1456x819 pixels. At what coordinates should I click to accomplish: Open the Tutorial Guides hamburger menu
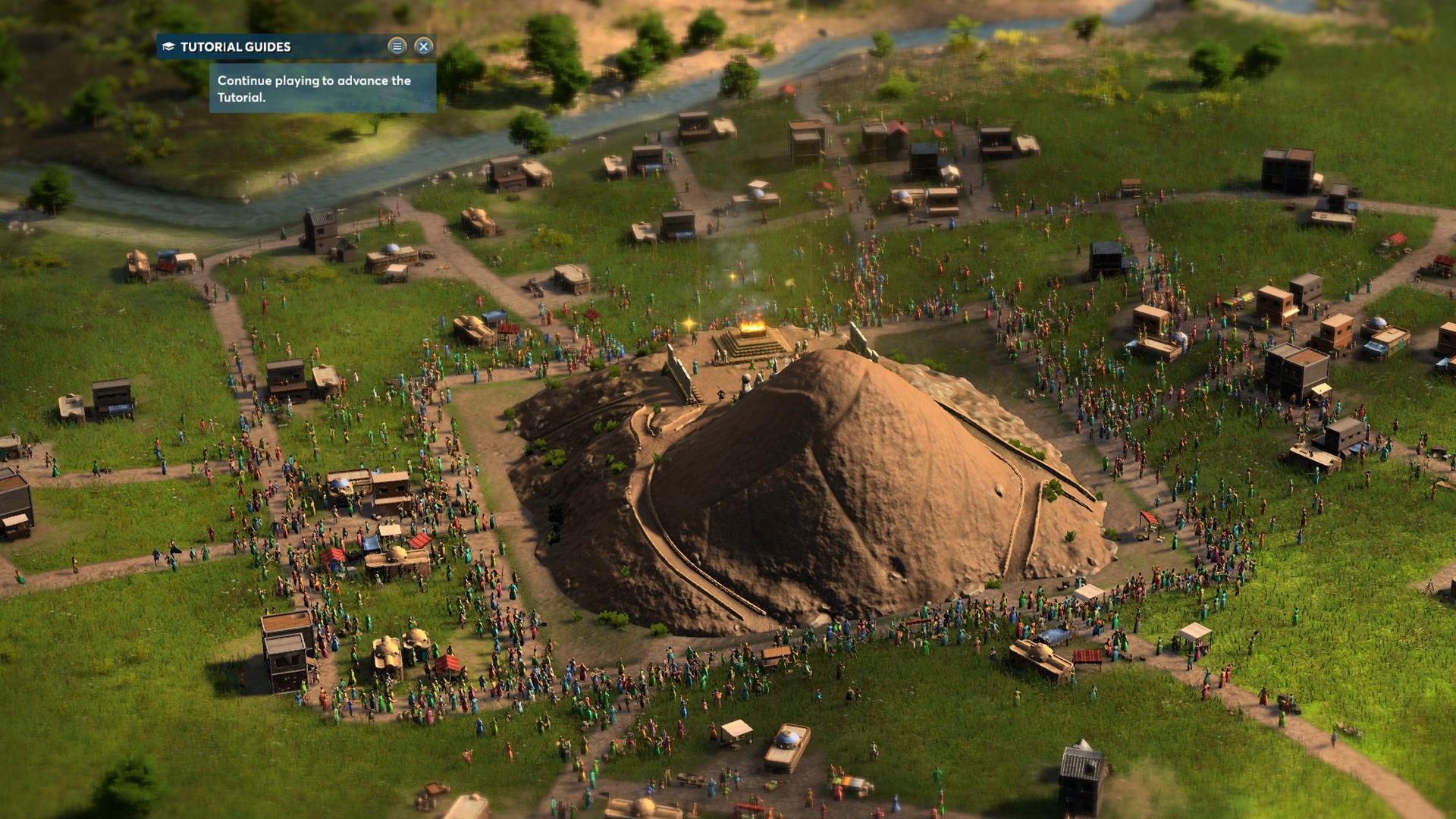point(398,46)
